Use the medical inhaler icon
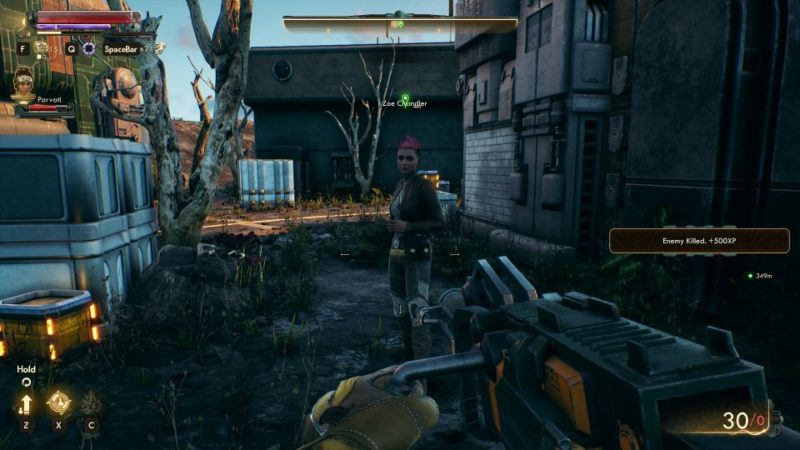This screenshot has width=800, height=450. (x=42, y=47)
